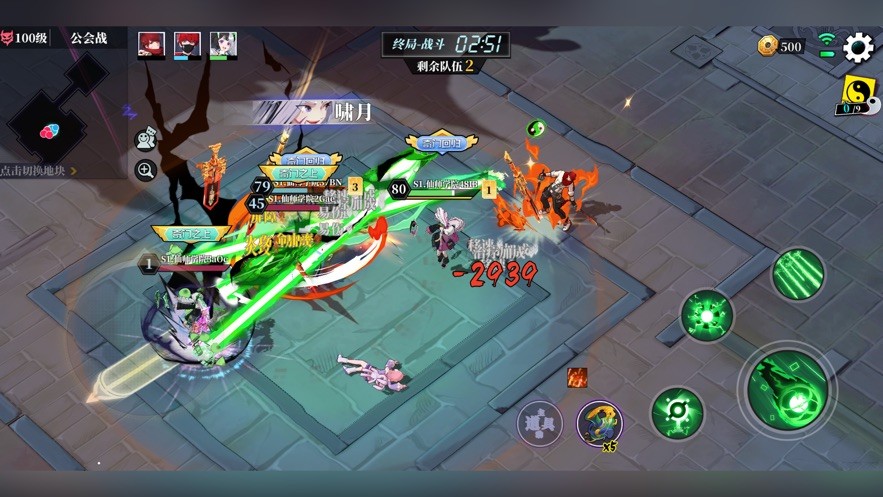Cast the green energy burst skill
The image size is (883, 497).
pos(706,316)
